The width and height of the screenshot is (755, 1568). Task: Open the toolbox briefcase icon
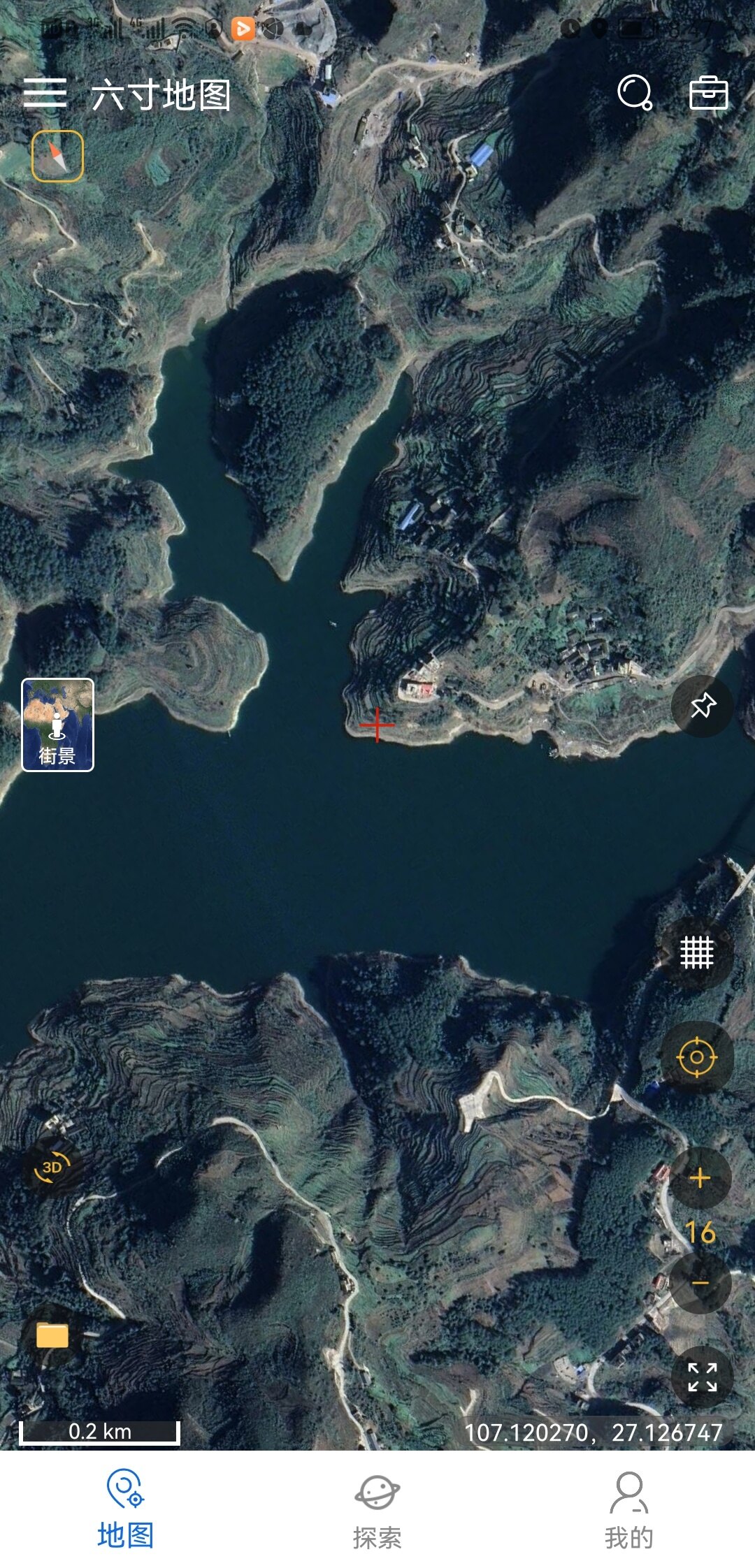(x=708, y=93)
